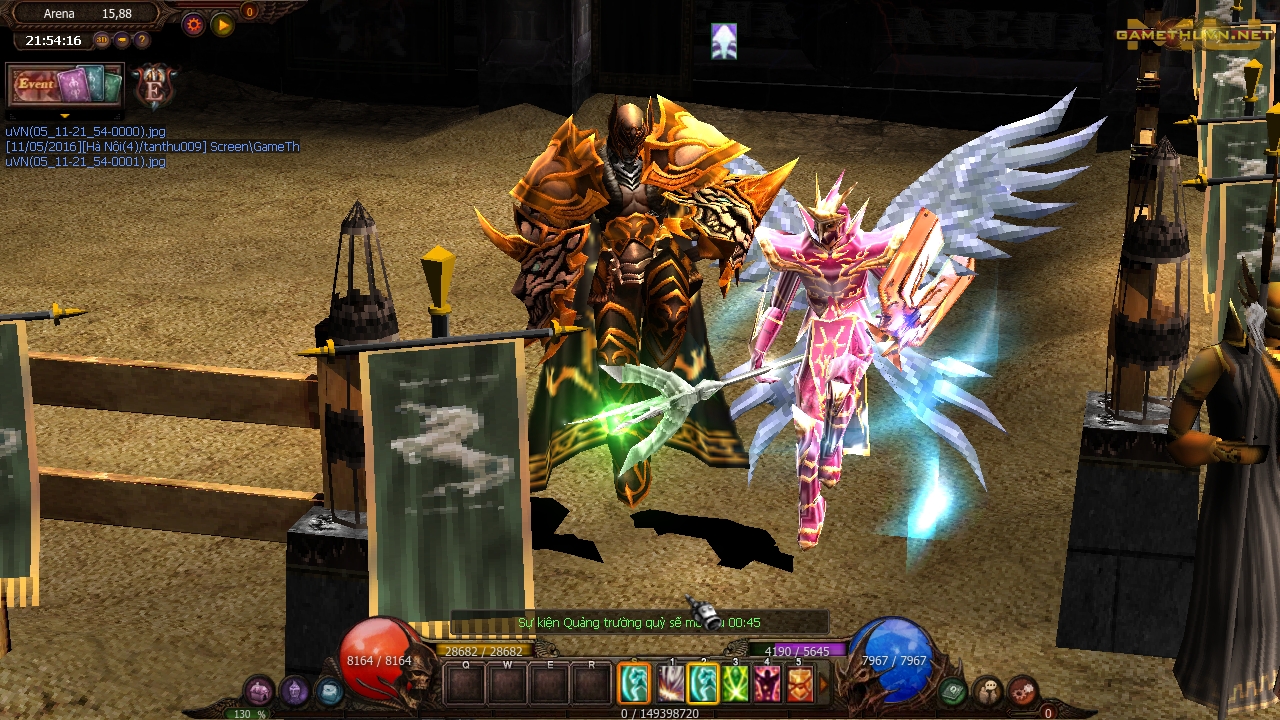The width and height of the screenshot is (1280, 720).
Task: Select the teal warrior skill in slot 2
Action: click(x=703, y=684)
